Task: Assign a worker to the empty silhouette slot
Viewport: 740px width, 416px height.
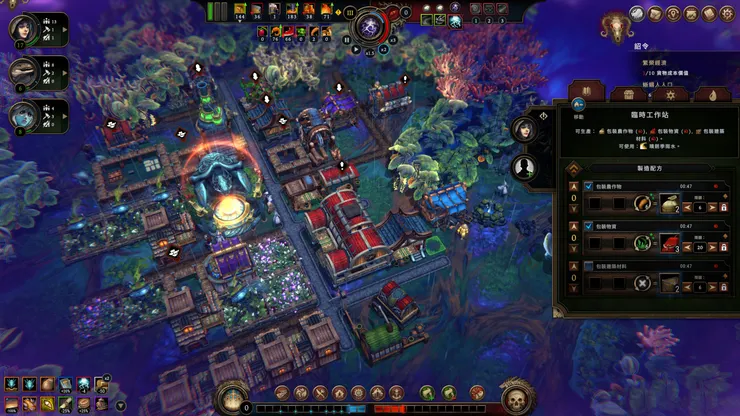Action: pyautogui.click(x=523, y=168)
